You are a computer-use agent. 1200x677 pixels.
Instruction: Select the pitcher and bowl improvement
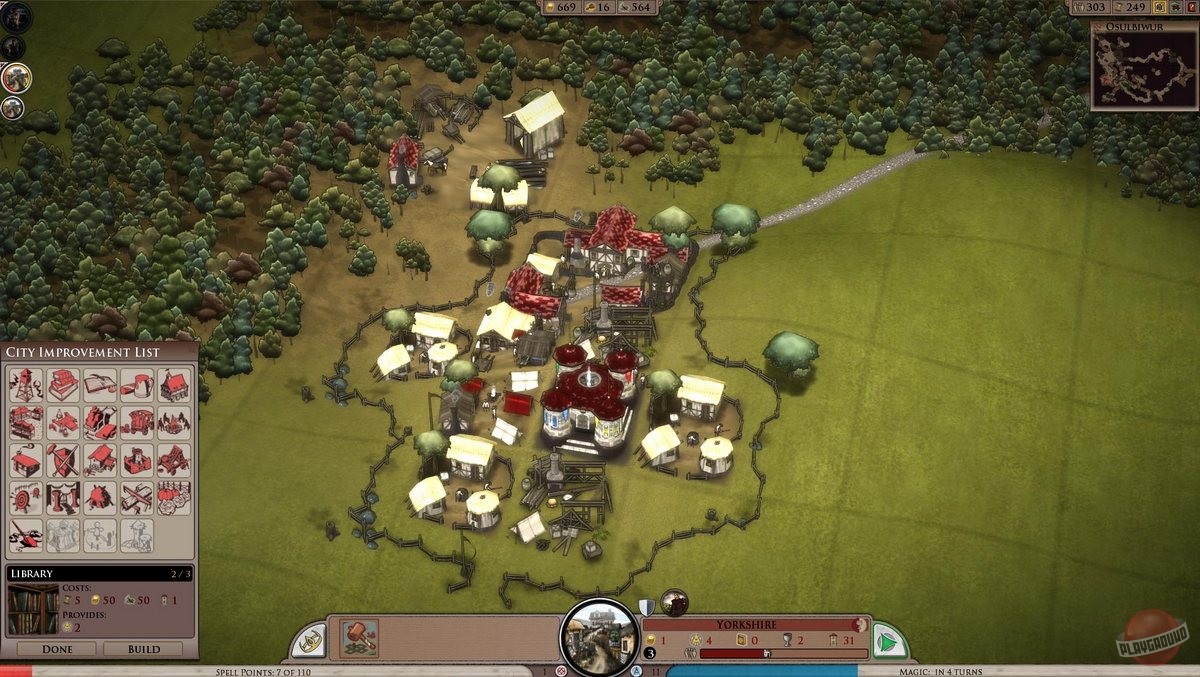[x=137, y=385]
